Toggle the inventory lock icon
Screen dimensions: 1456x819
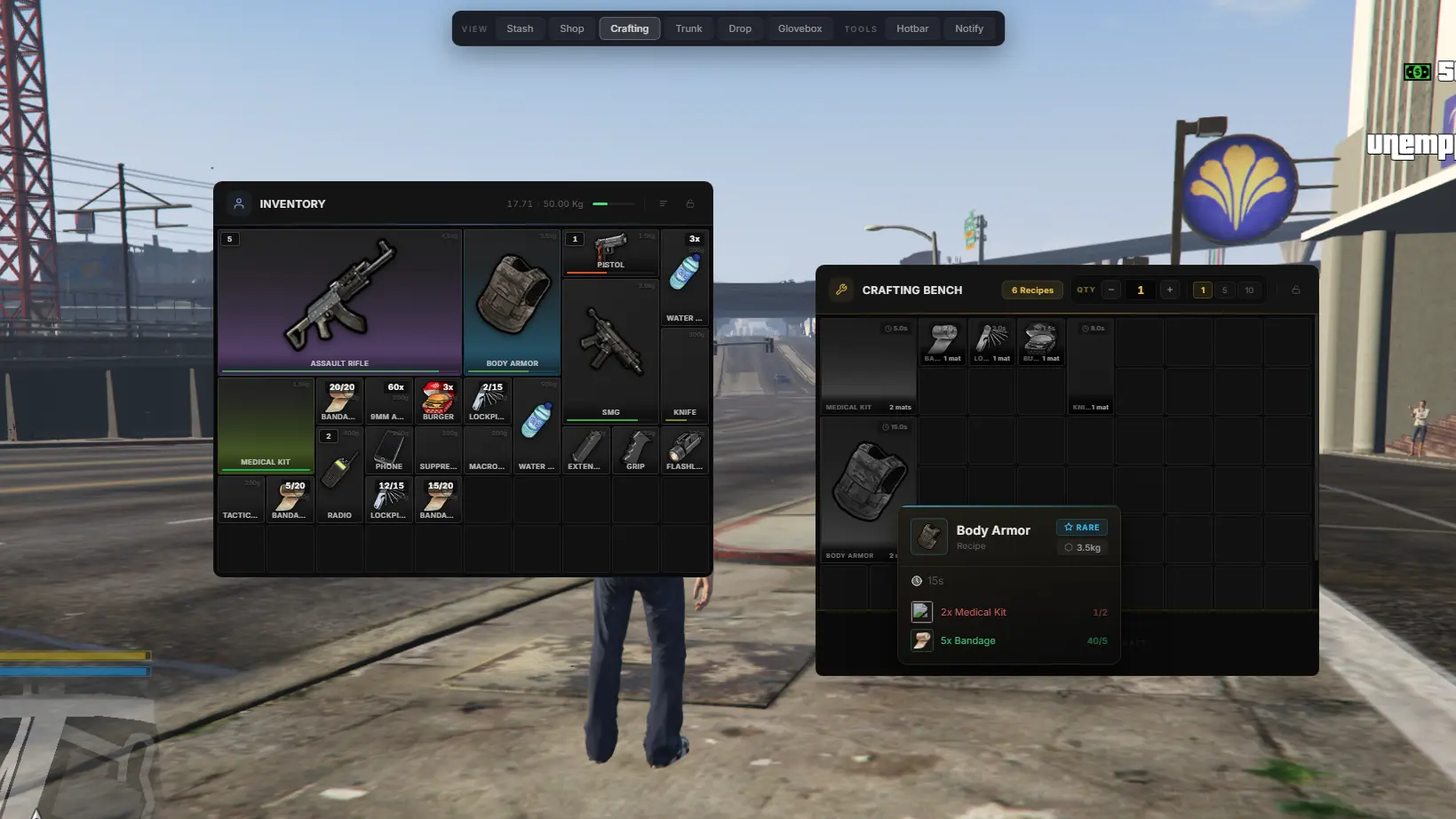pos(690,203)
